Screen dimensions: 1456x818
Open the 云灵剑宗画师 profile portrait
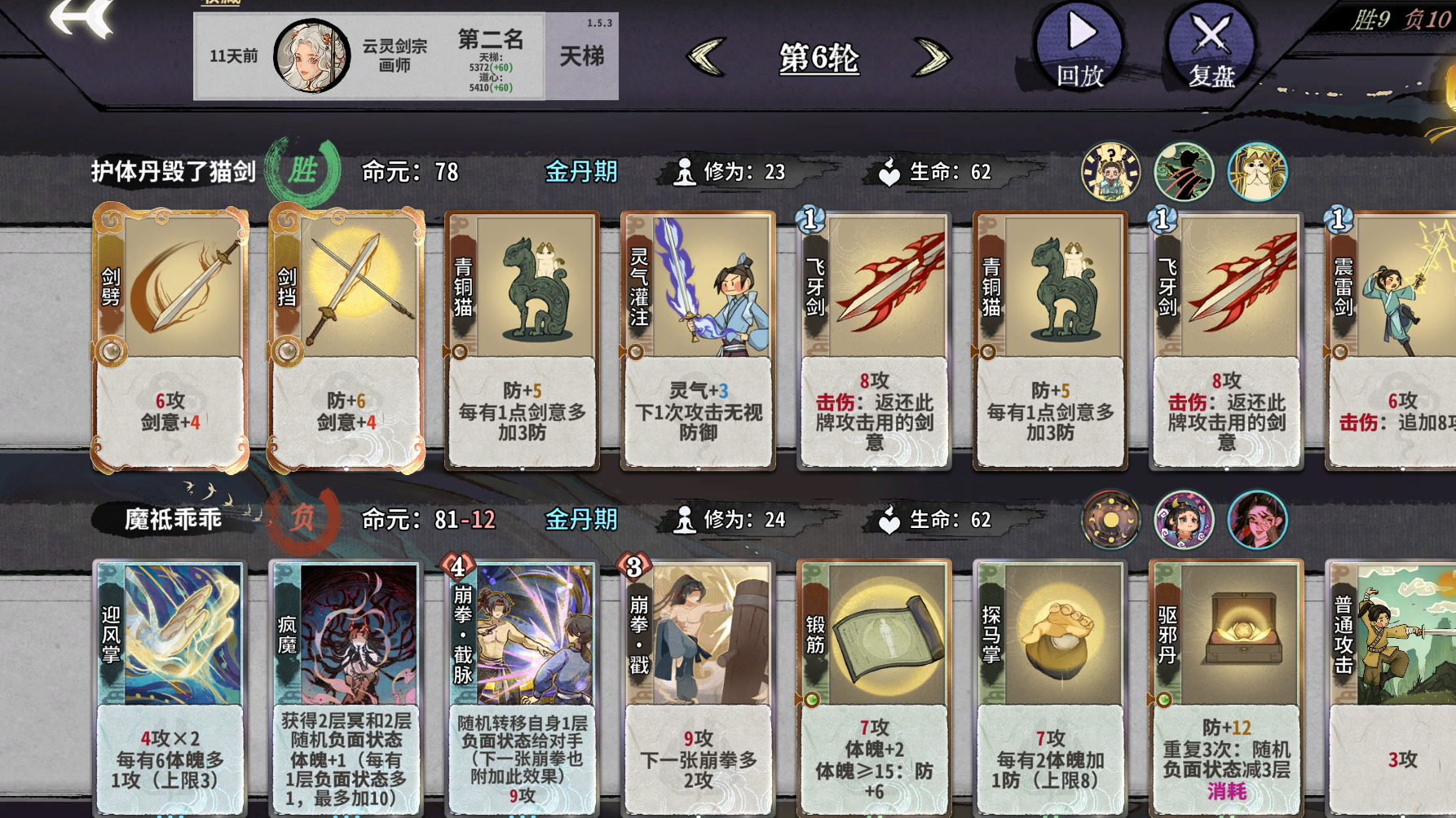312,55
